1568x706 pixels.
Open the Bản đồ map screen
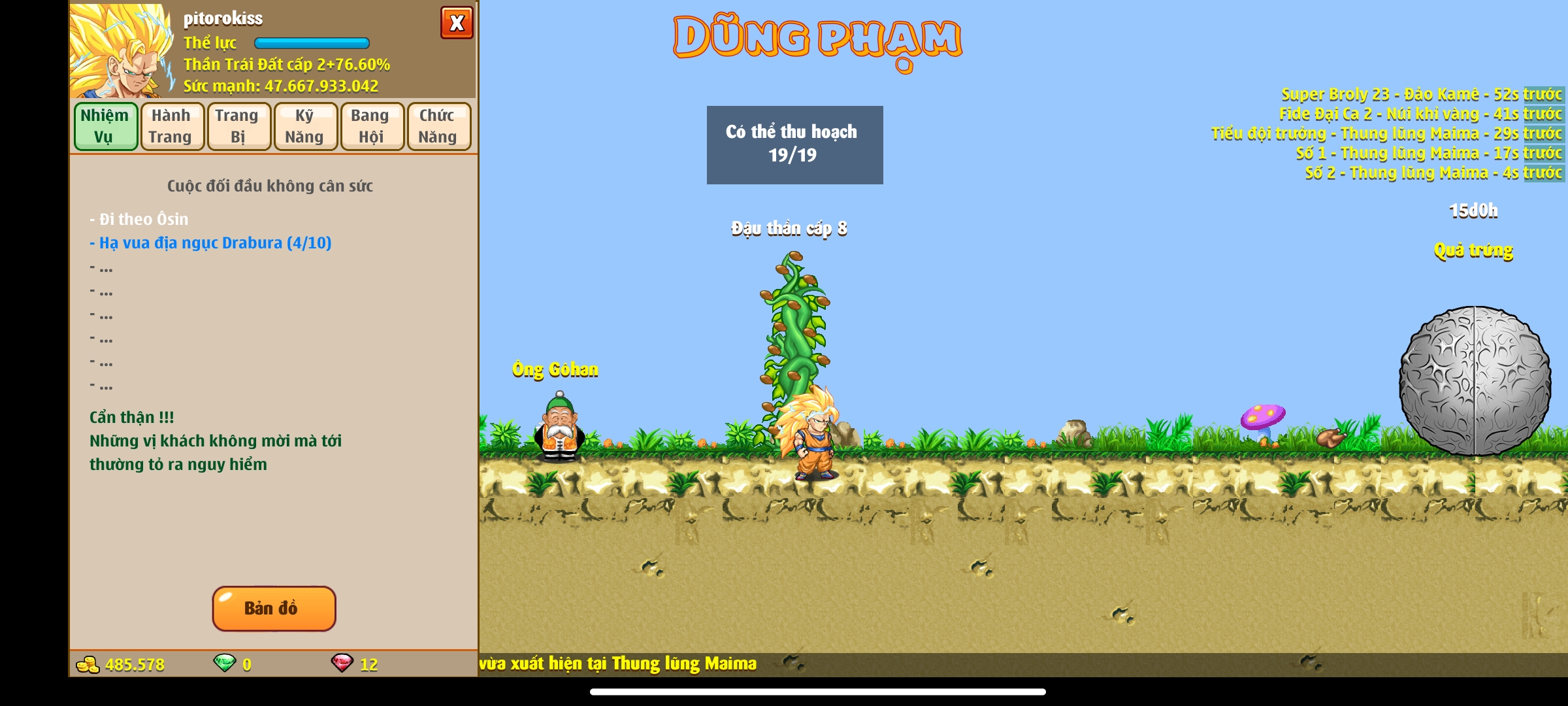pos(274,609)
